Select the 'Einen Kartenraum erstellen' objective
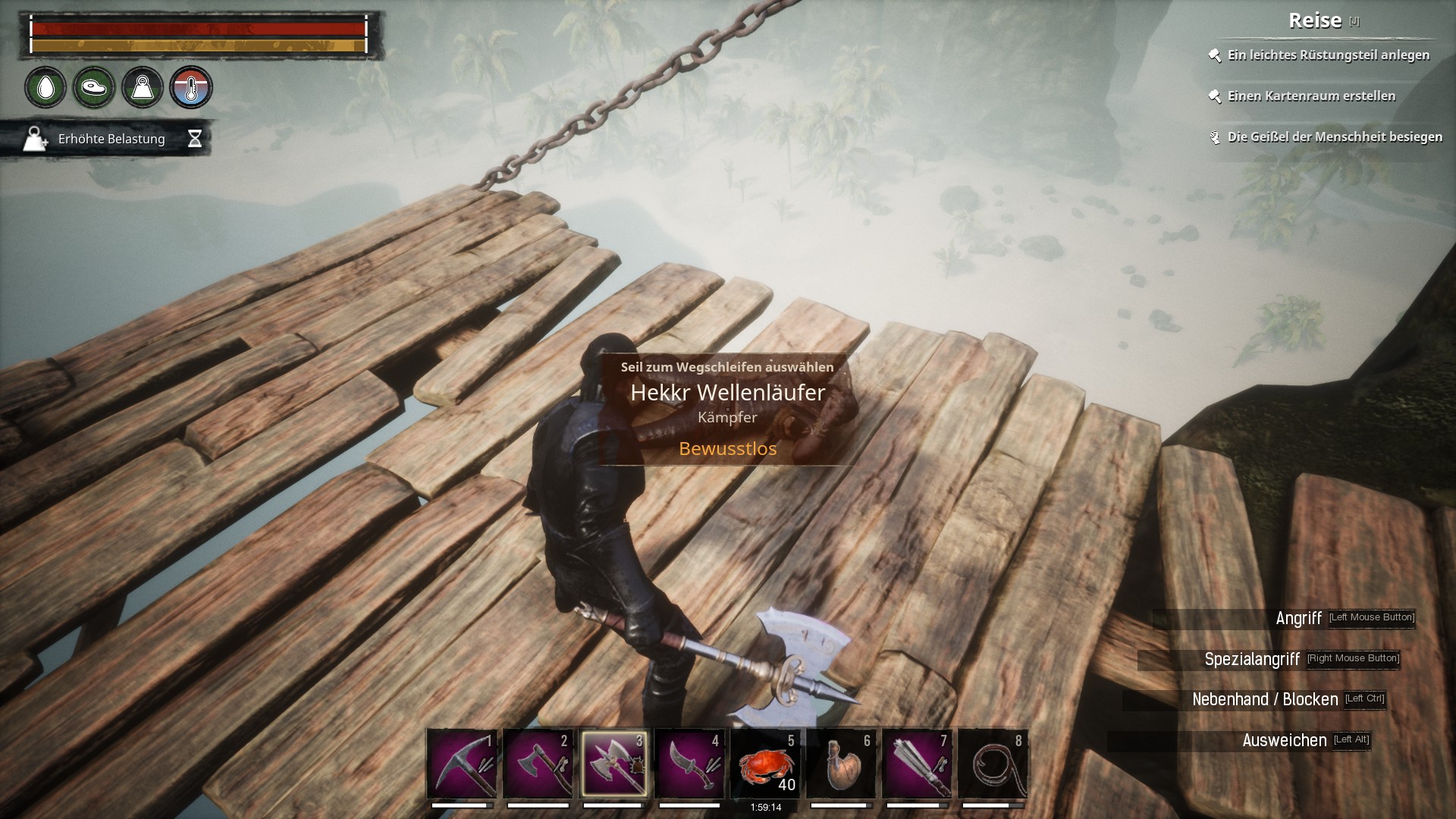The image size is (1456, 819). [x=1311, y=96]
